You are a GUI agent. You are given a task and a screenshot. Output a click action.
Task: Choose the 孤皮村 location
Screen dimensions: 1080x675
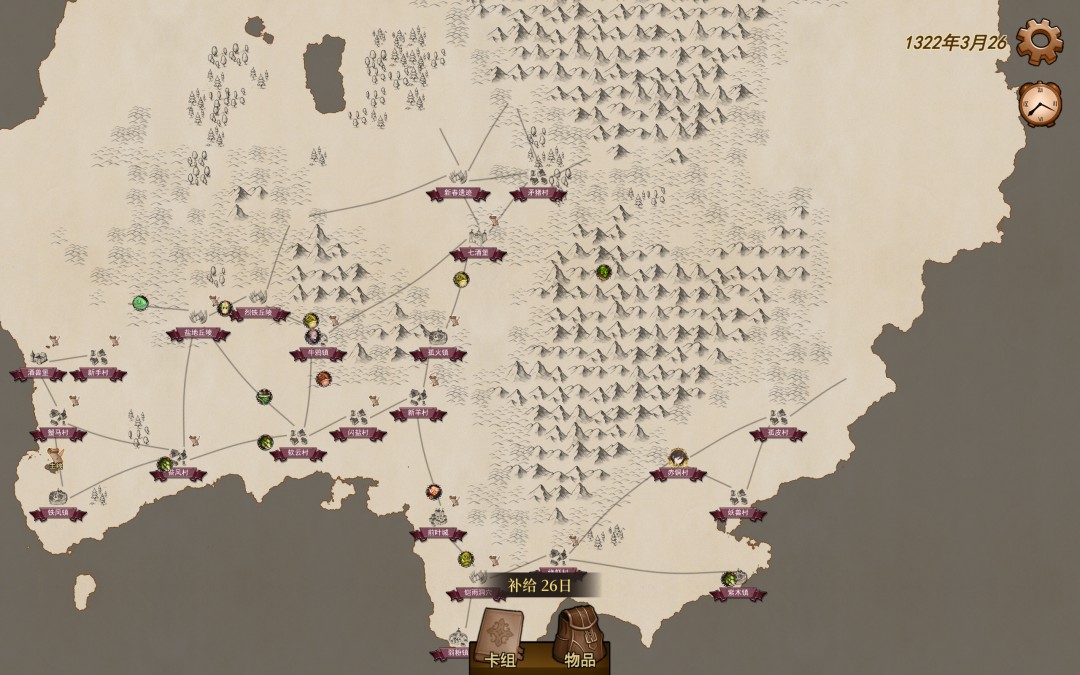pyautogui.click(x=777, y=433)
